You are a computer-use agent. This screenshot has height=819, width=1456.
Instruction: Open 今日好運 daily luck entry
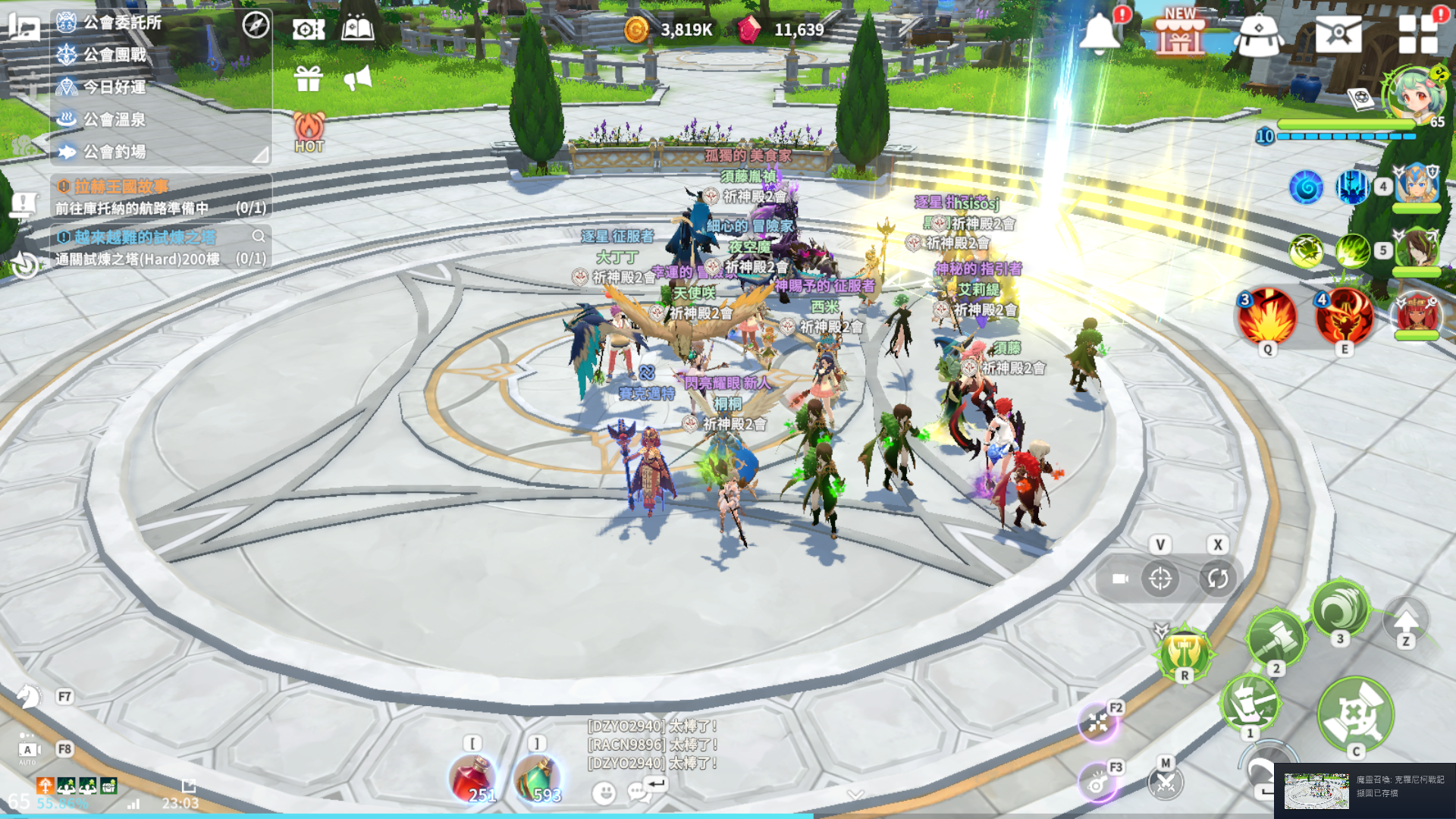coord(114,87)
